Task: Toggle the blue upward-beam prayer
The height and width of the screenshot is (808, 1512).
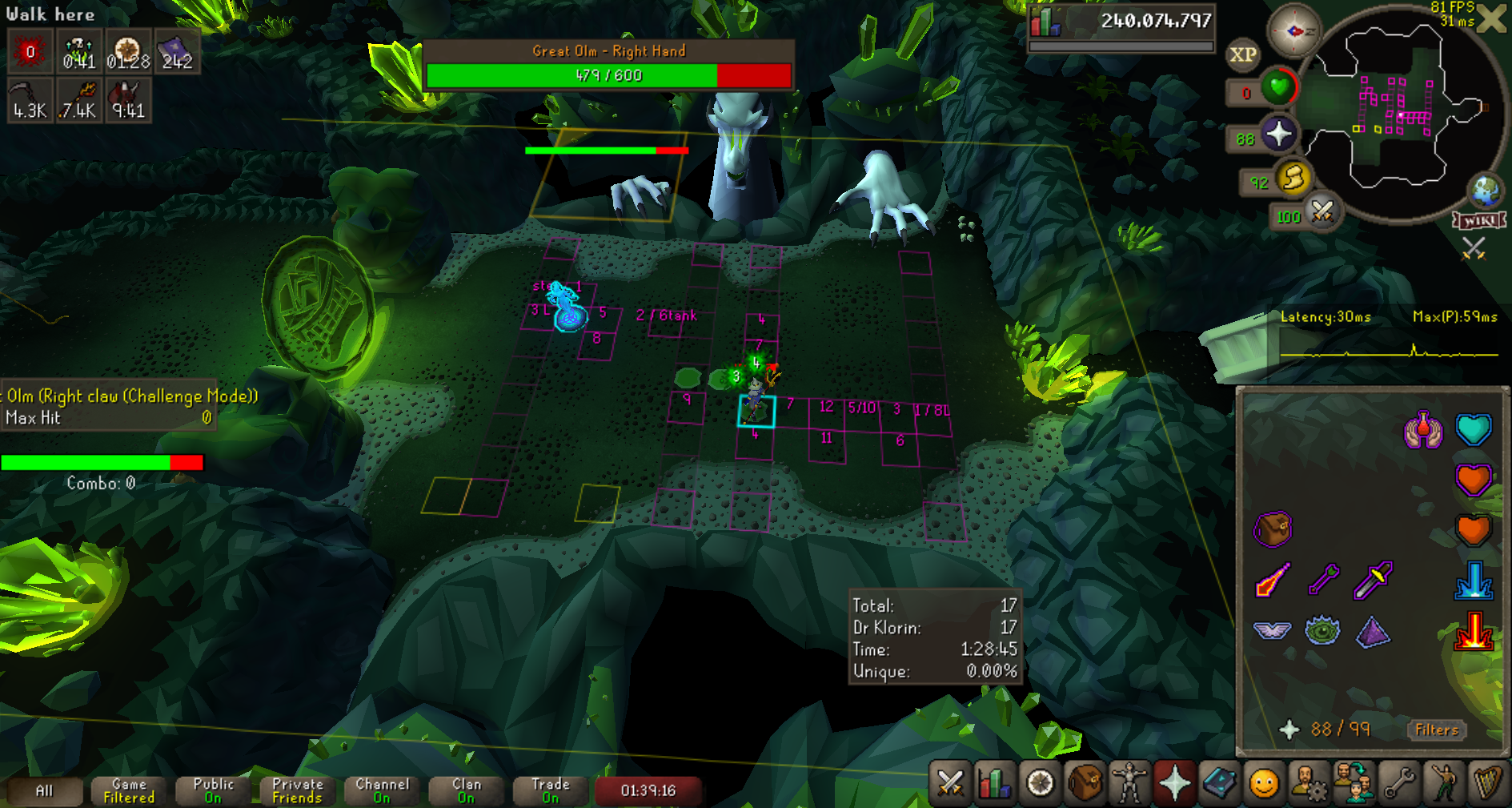Action: click(x=1473, y=580)
